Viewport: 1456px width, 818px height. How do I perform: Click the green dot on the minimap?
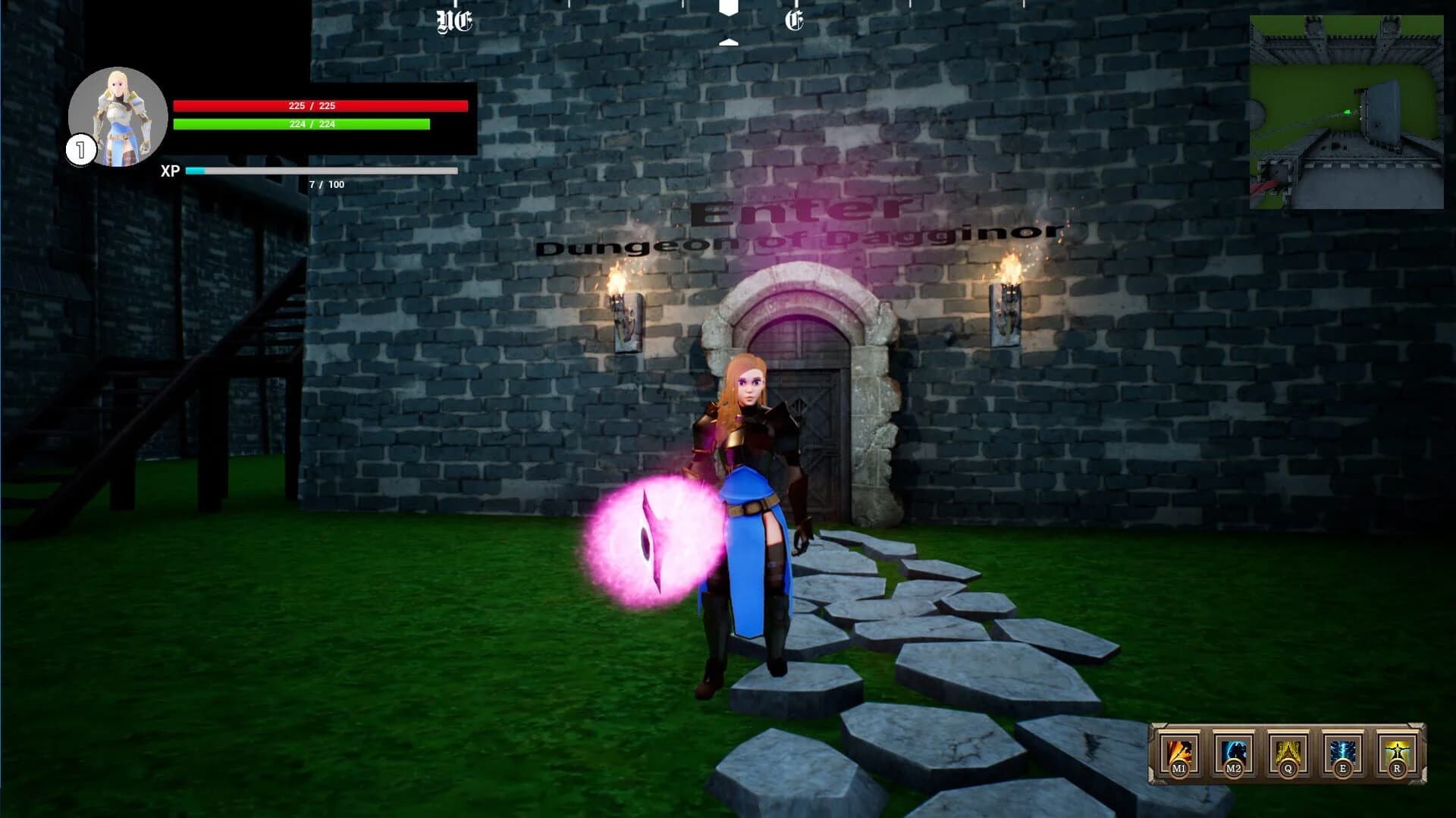(x=1347, y=111)
